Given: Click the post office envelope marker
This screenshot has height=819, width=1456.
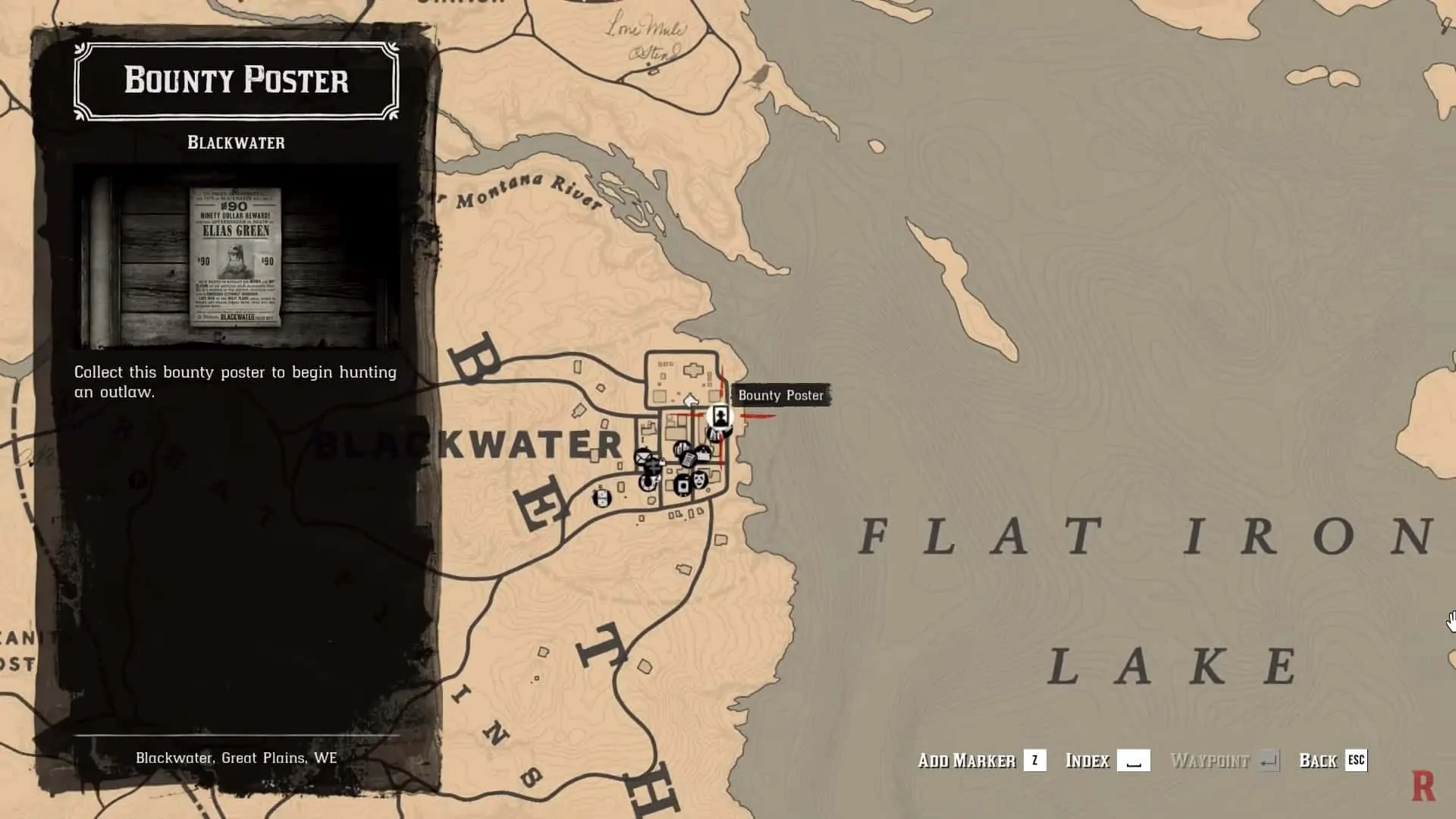Looking at the screenshot, I should (x=642, y=457).
